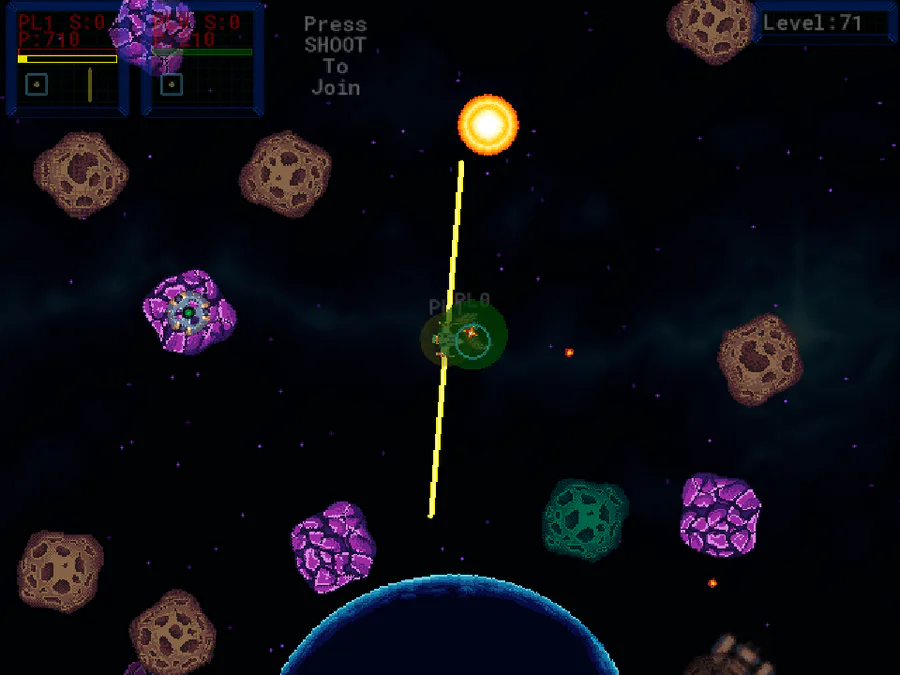The width and height of the screenshot is (900, 675).
Task: Click the yellow laser beam icon in PL1 panel
Action: 89,85
